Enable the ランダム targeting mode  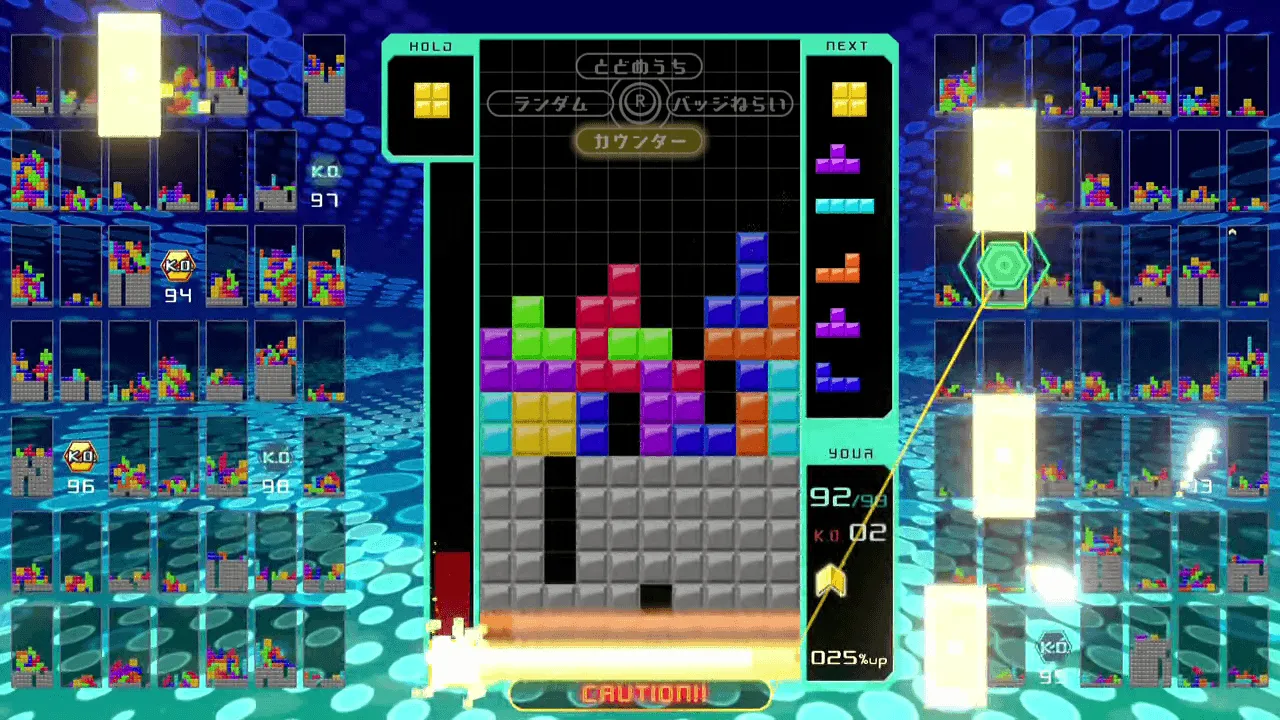(x=550, y=104)
